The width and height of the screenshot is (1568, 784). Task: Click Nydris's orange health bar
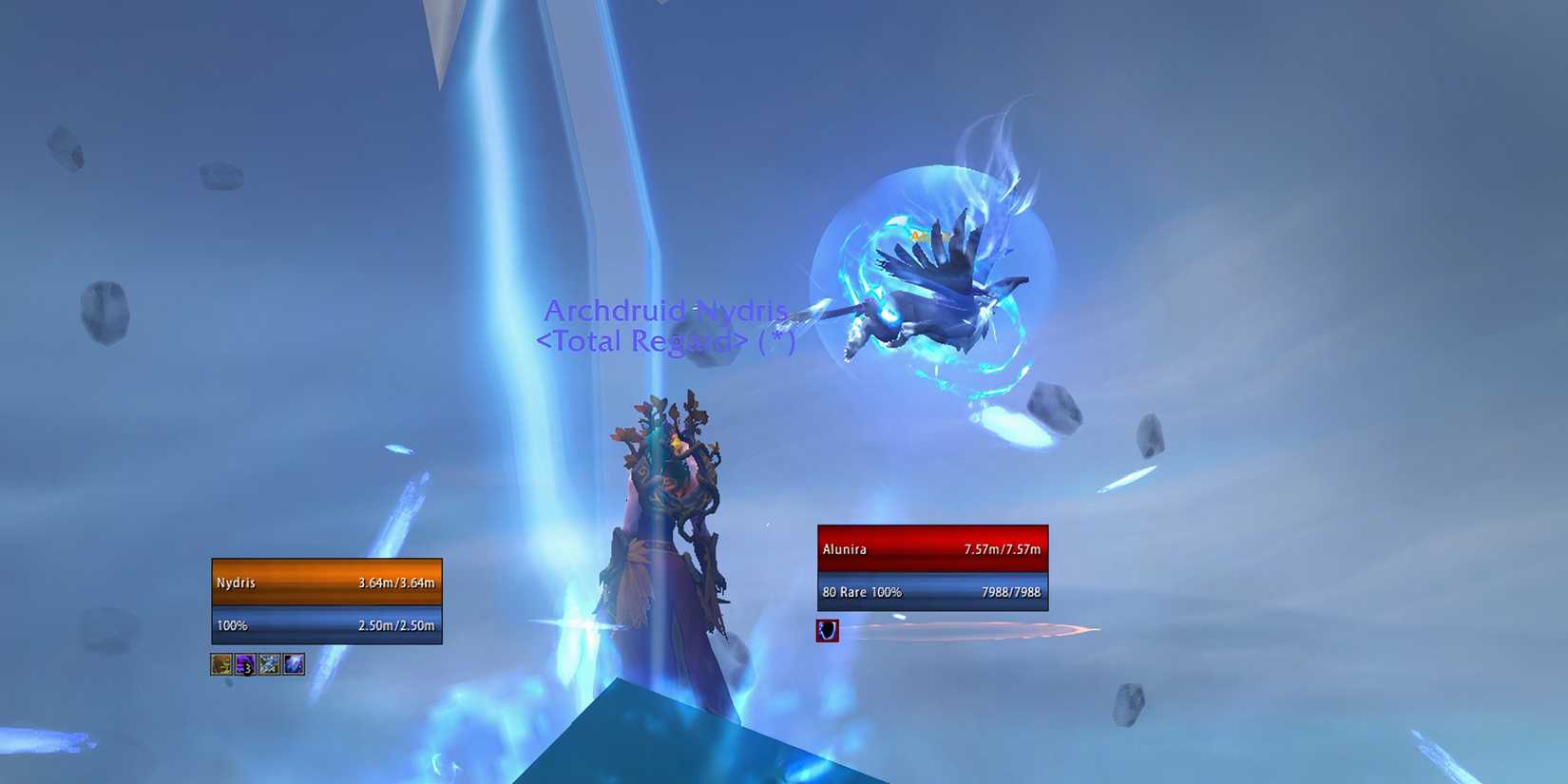[x=327, y=583]
